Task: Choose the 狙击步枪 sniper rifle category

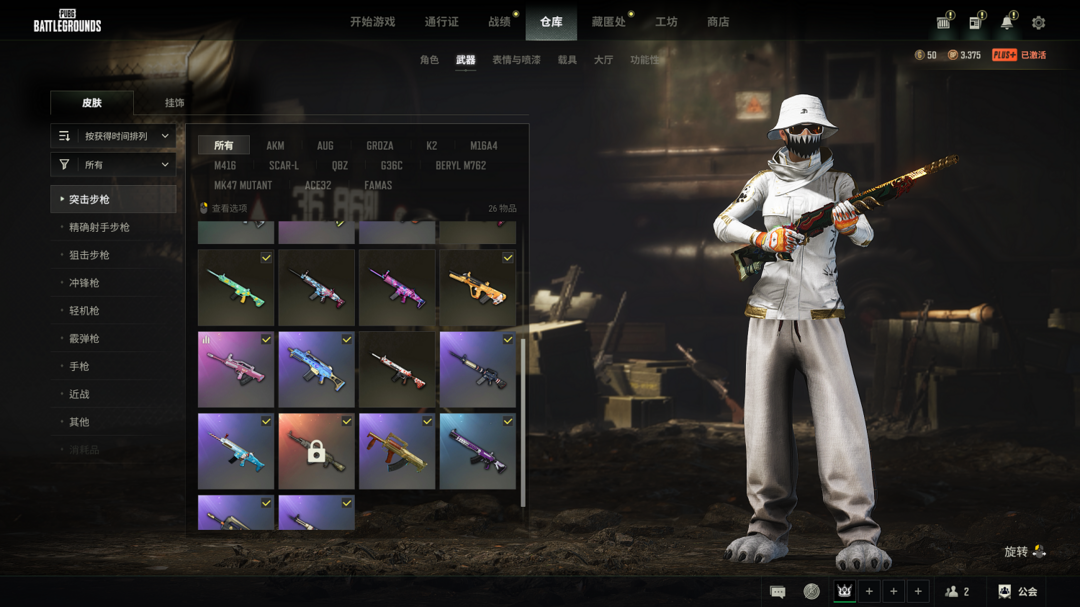Action: (89, 255)
